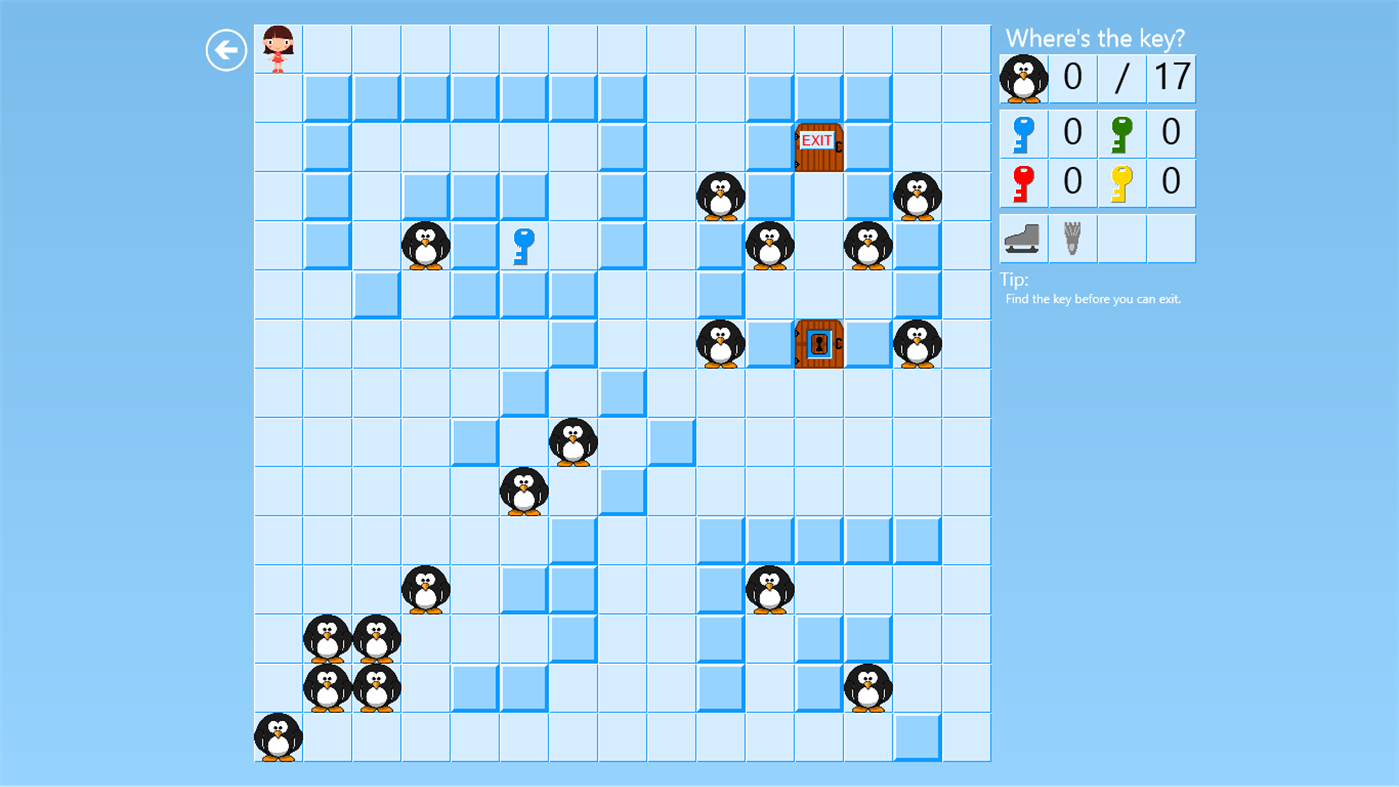The image size is (1399, 787).
Task: Click the penguin standing left of the locked door
Action: 720,344
